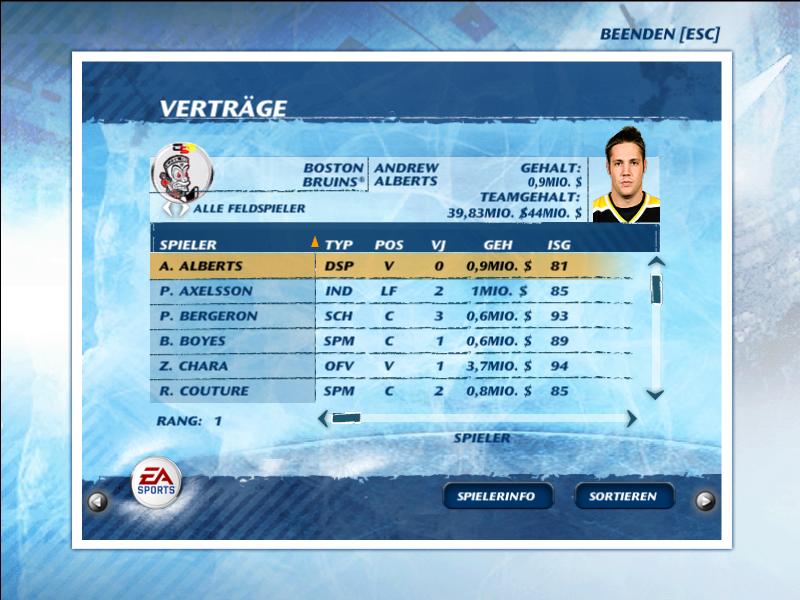This screenshot has height=600, width=800.
Task: Advance with the bottom-right round arrow
Action: [705, 502]
